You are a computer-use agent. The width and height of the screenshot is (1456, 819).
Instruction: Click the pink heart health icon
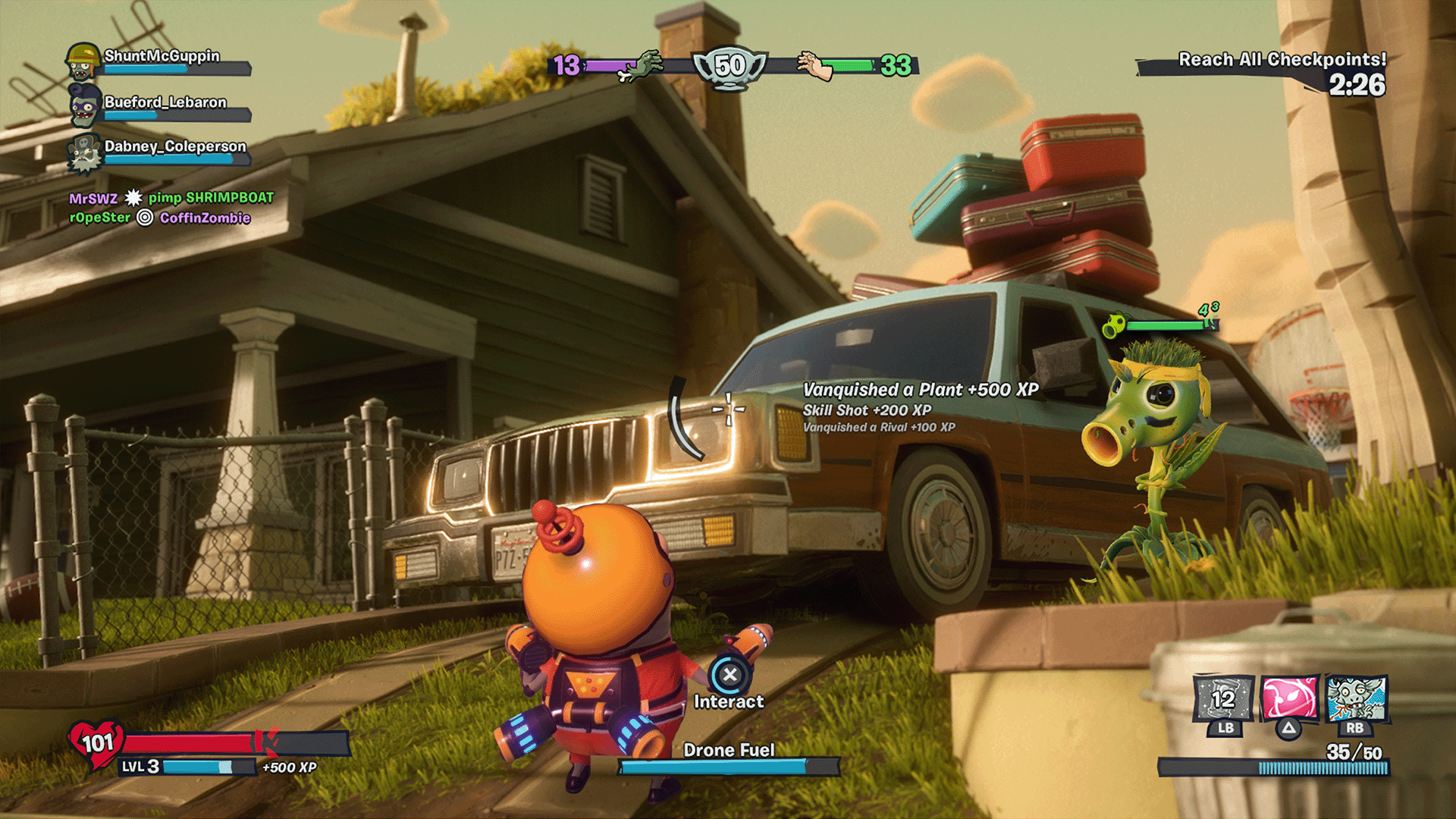tap(97, 743)
